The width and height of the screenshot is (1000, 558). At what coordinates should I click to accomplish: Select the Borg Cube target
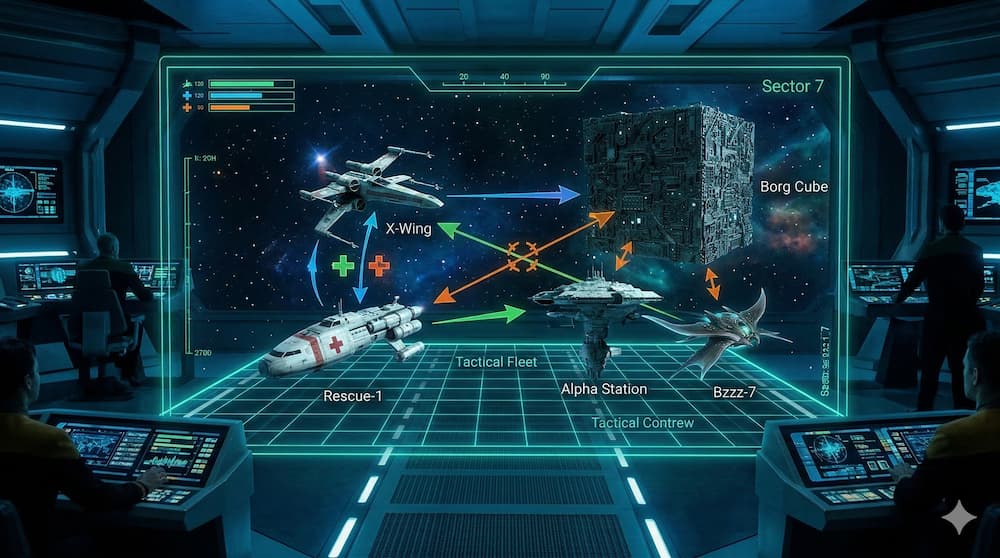click(x=668, y=183)
